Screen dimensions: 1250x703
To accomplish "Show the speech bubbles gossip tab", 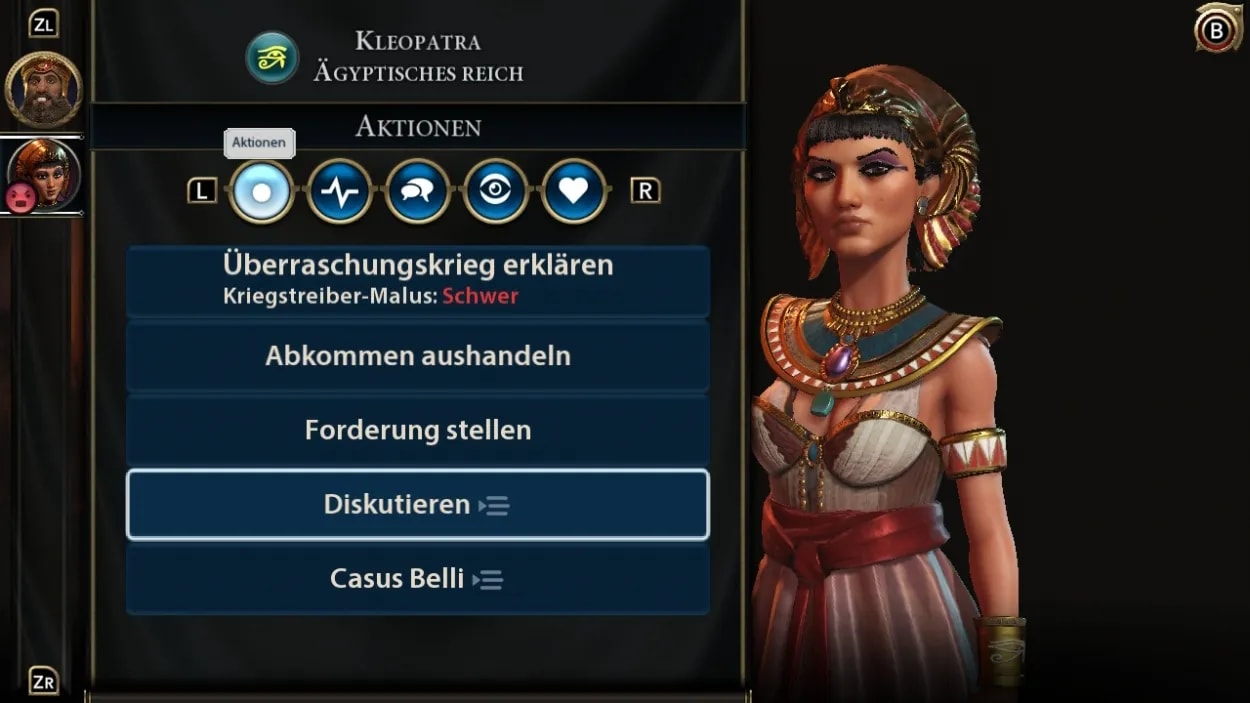I will [417, 191].
